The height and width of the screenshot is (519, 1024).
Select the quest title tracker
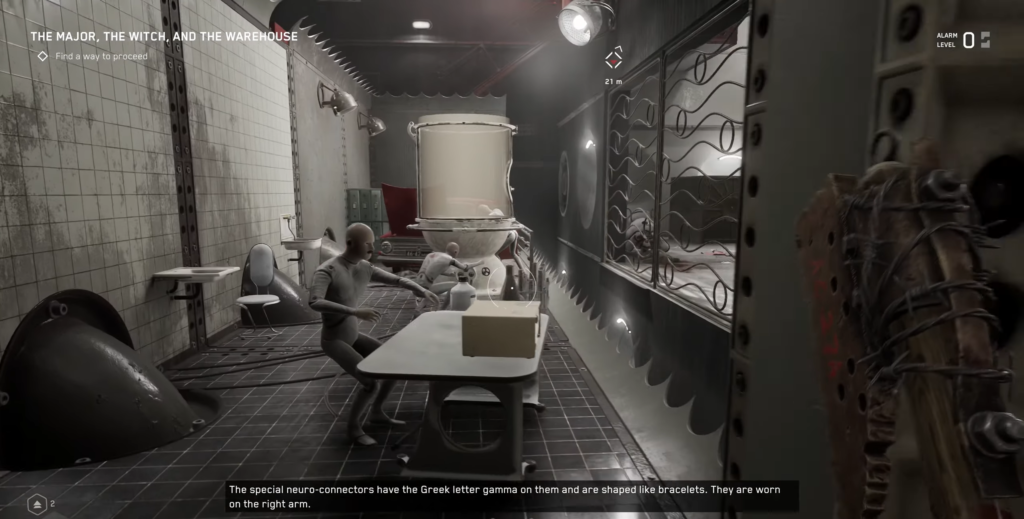pos(164,37)
